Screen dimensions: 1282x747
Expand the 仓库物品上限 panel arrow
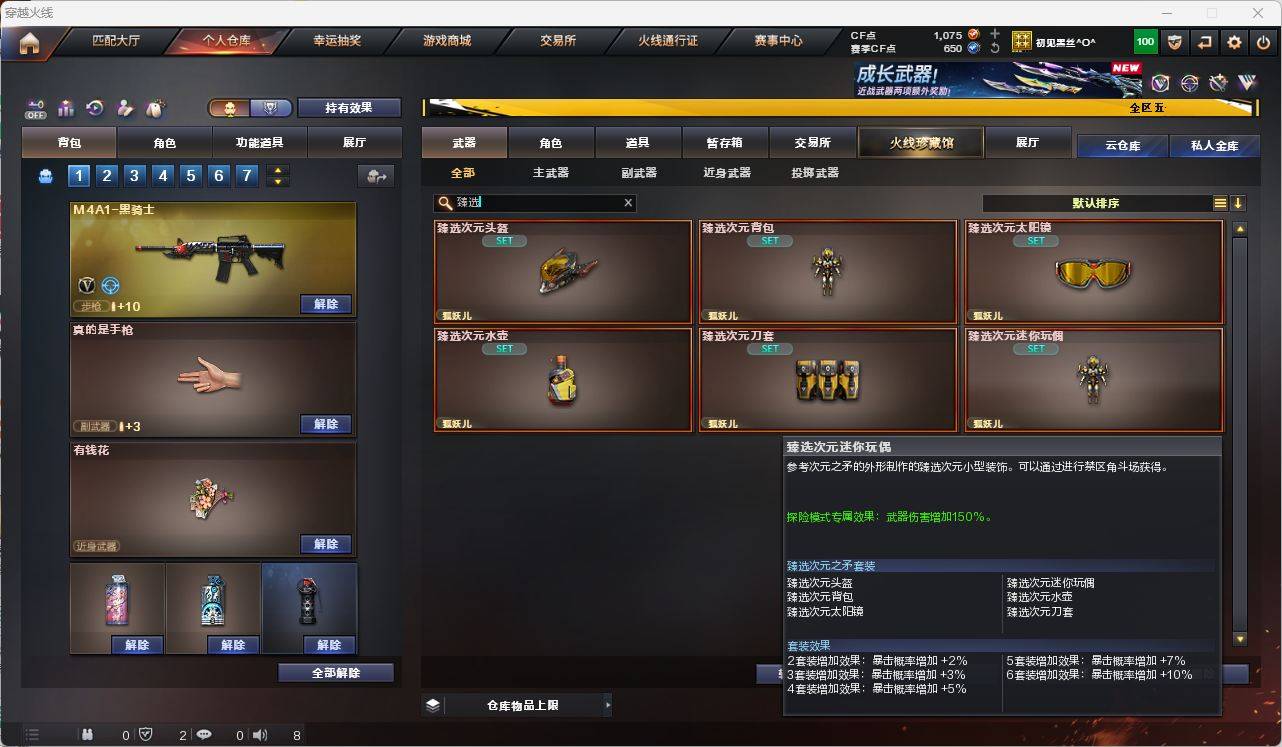point(608,704)
